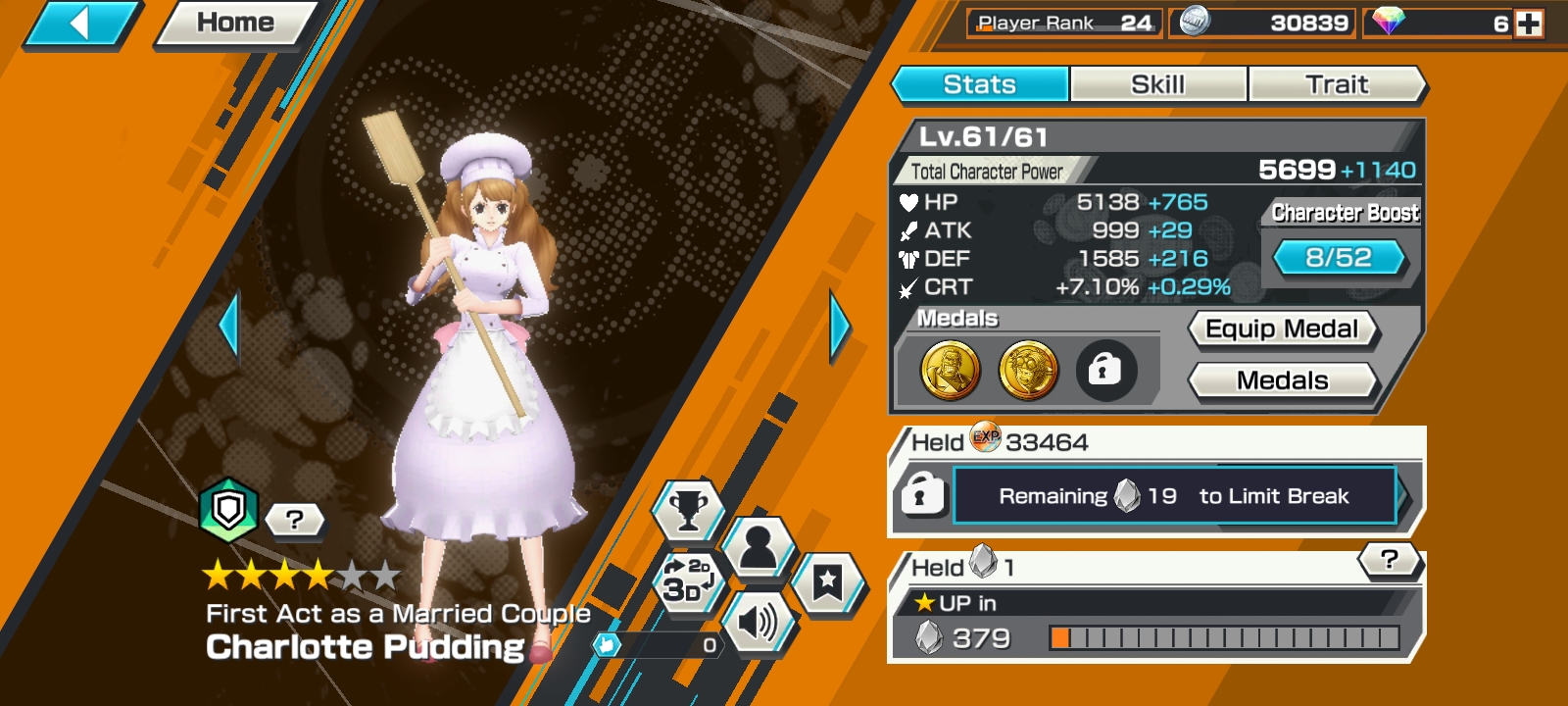Show help for character fragments
The image size is (1568, 706).
tap(1389, 560)
